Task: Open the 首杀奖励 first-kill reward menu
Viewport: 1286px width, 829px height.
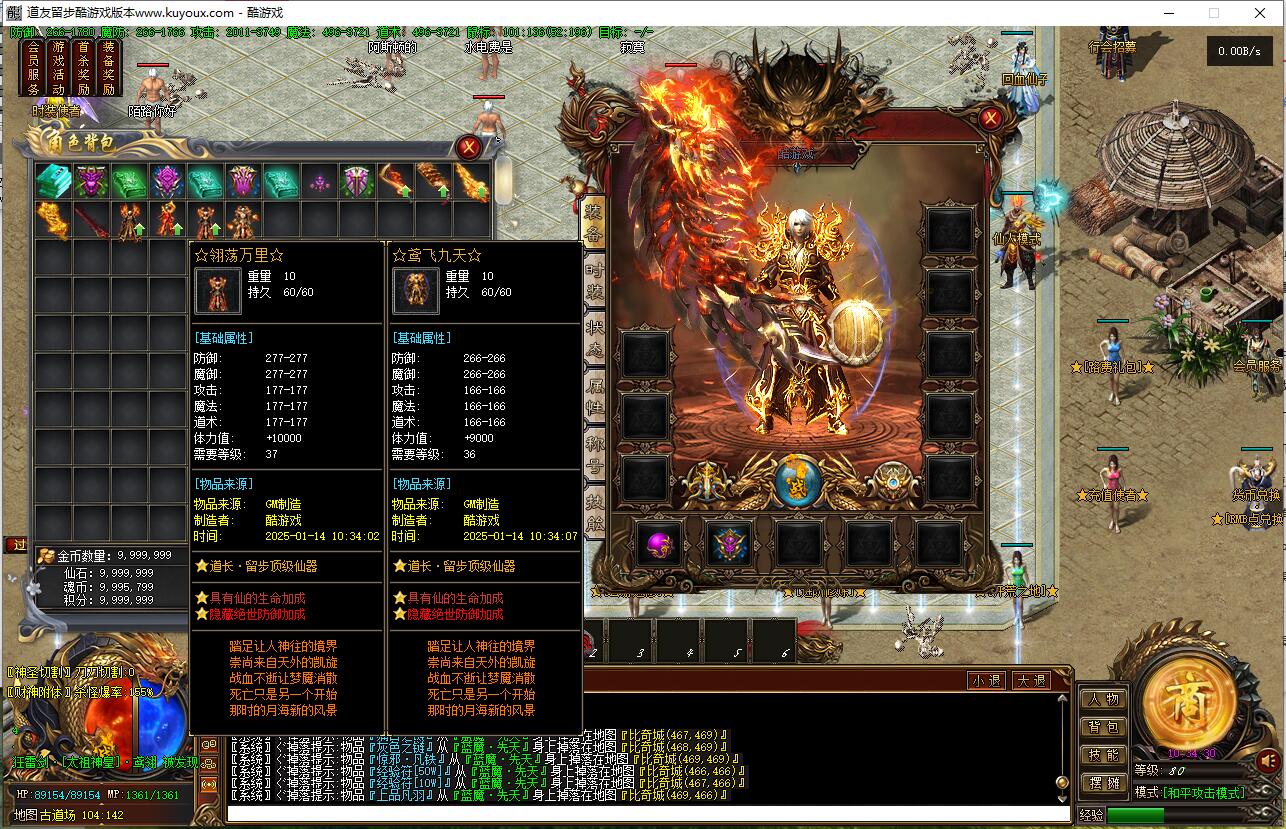Action: (x=84, y=68)
